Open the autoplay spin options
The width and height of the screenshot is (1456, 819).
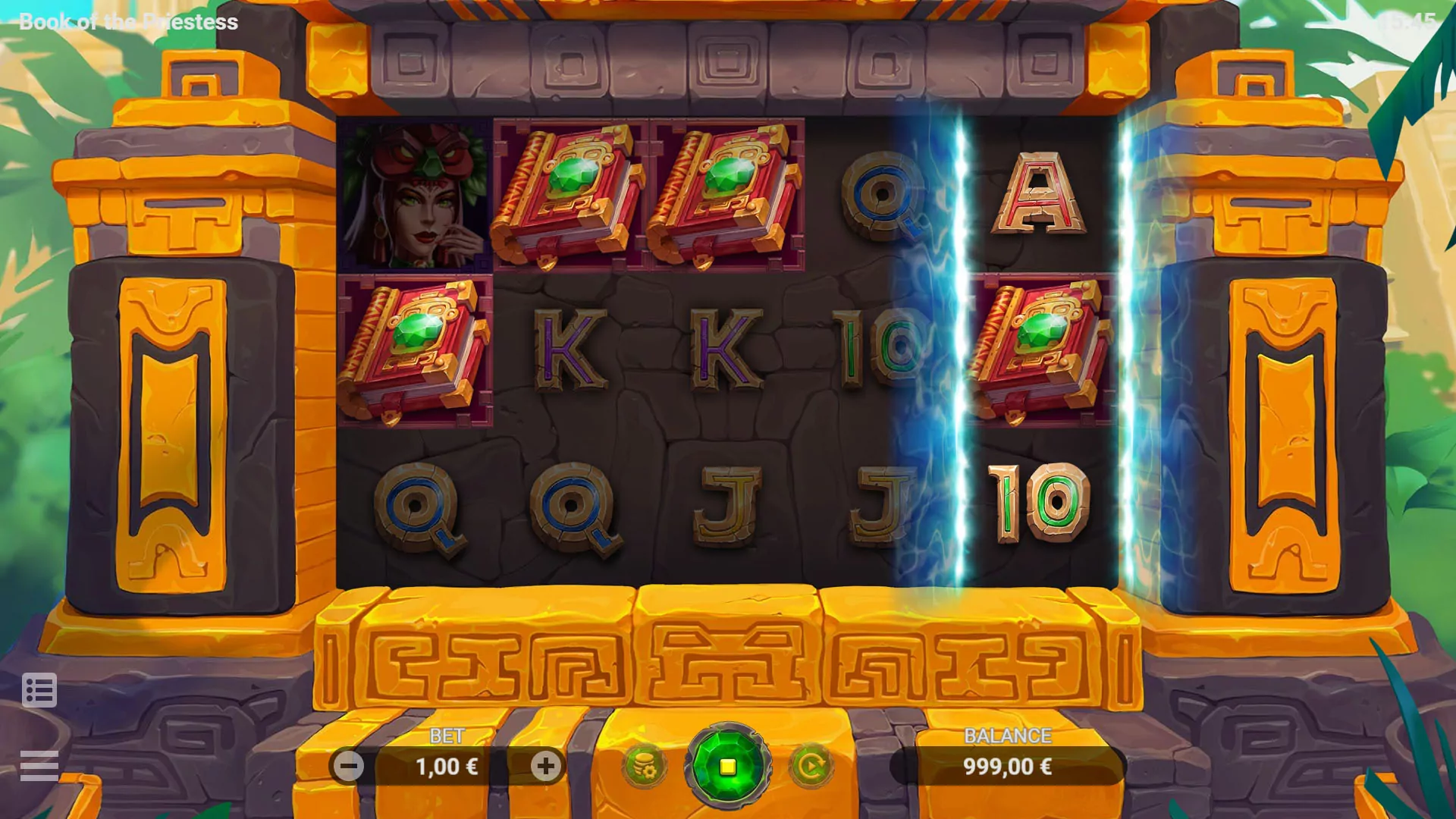[x=811, y=764]
